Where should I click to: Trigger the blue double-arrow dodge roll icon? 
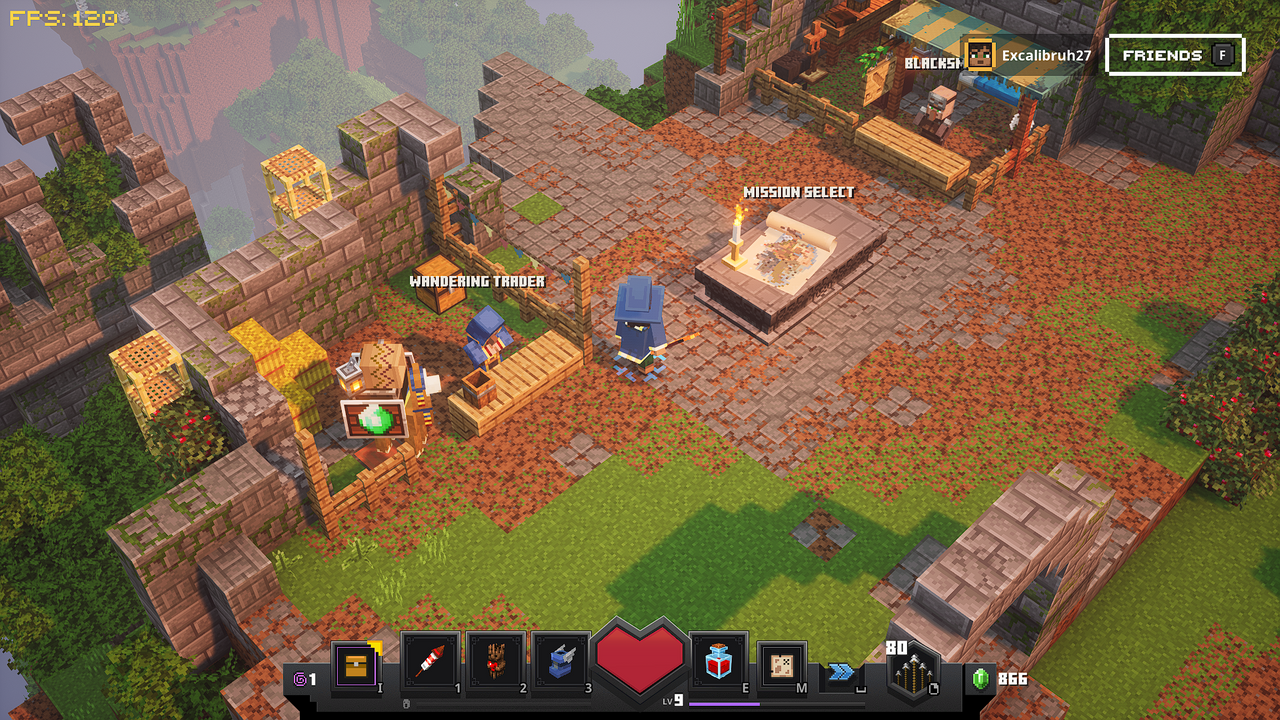click(x=841, y=671)
